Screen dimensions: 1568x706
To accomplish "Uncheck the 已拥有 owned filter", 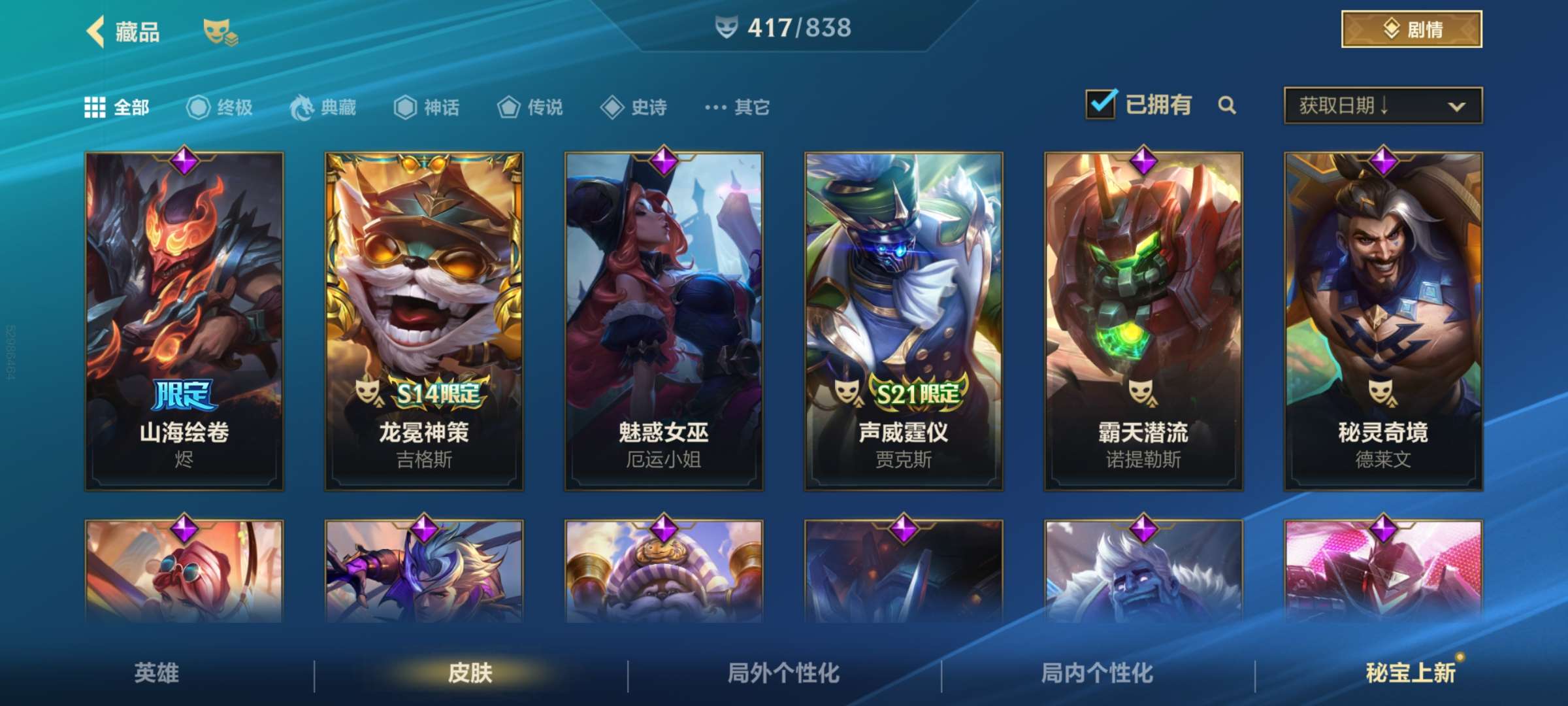I will 1102,105.
